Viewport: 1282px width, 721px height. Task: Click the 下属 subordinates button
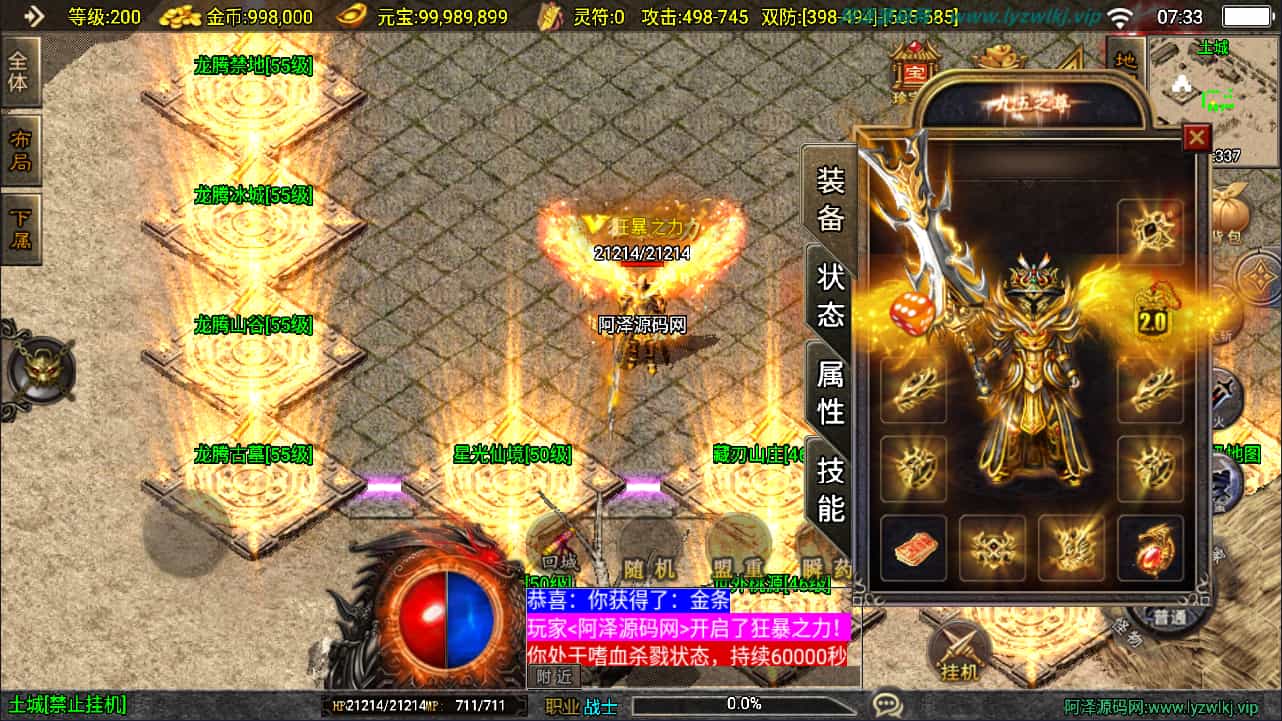point(19,229)
